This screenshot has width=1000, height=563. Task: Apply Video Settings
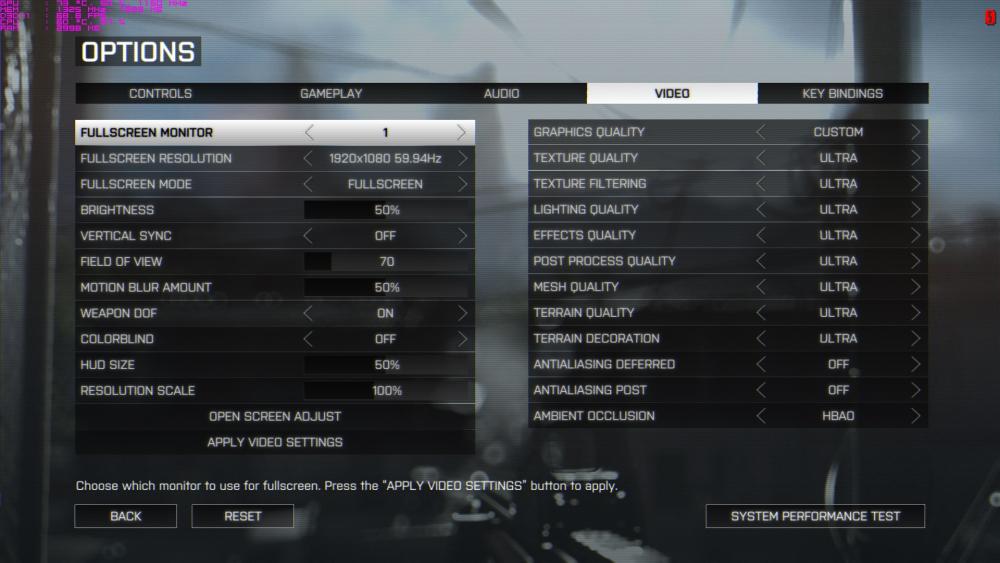275,442
